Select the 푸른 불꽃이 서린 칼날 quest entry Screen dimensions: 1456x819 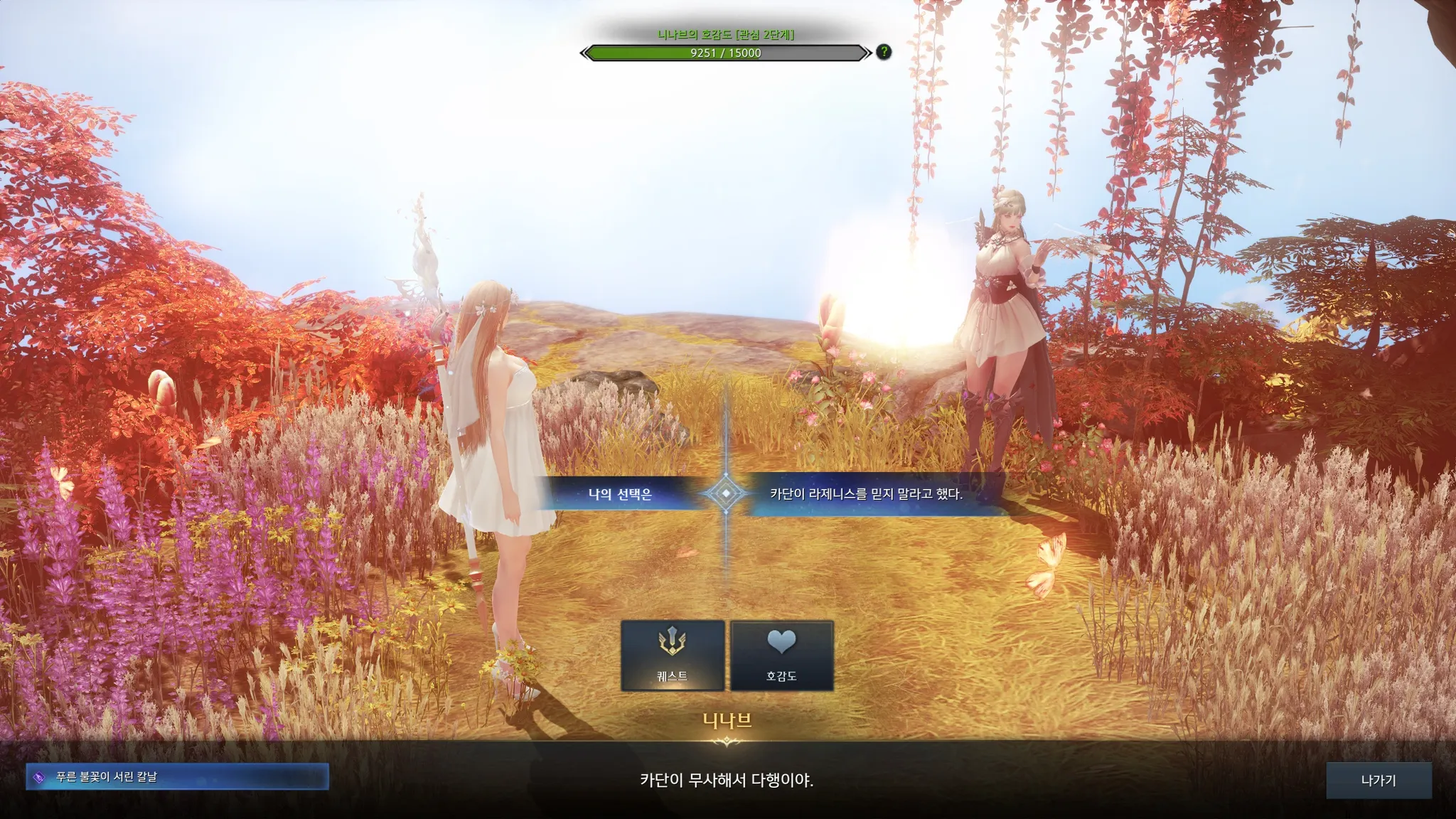(x=178, y=777)
